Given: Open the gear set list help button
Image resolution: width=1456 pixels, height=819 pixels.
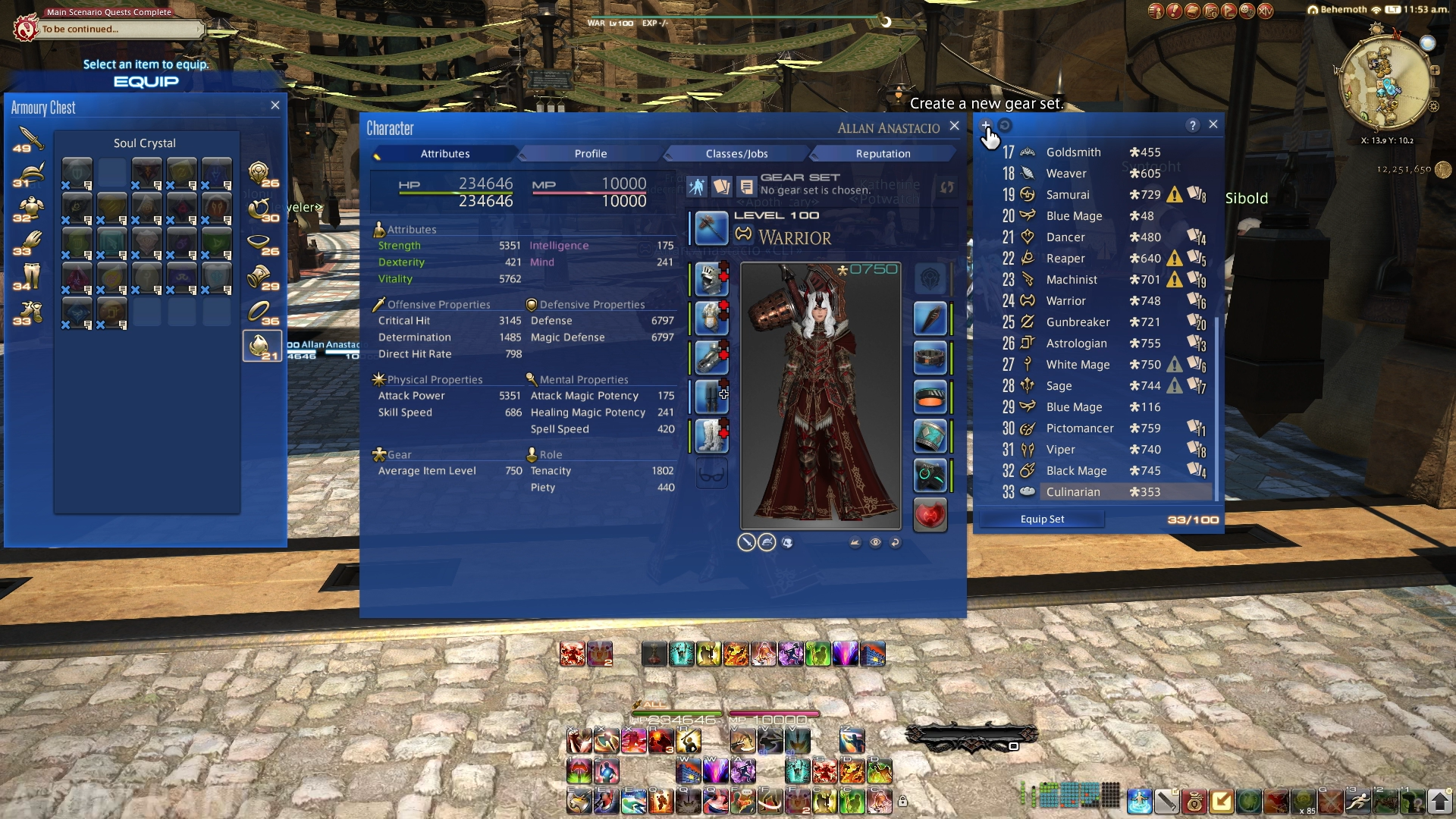Looking at the screenshot, I should coord(1193,125).
